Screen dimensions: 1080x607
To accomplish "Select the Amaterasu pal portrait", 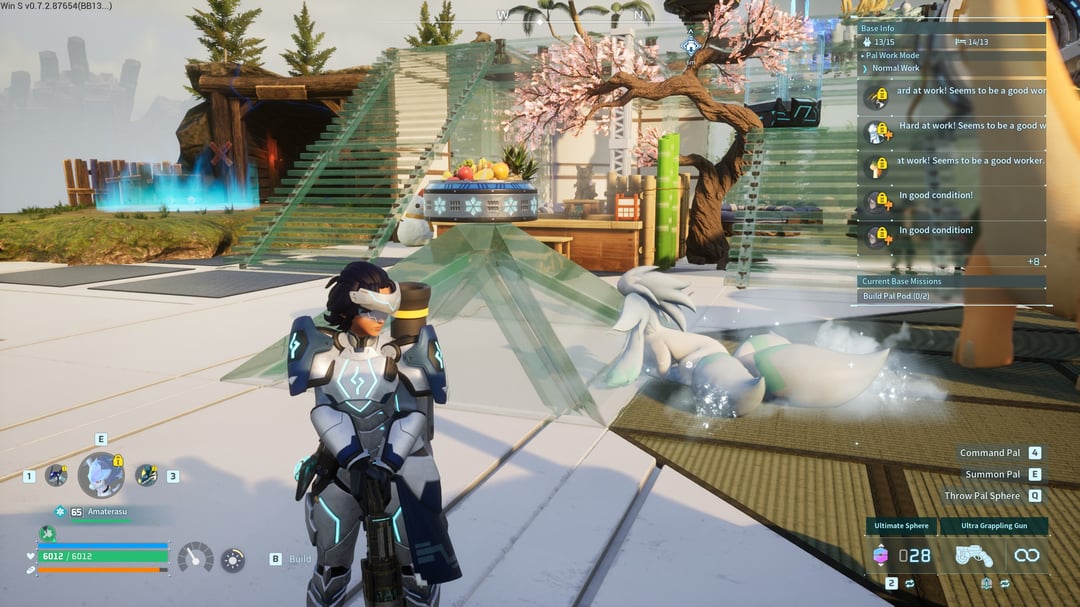I will [x=101, y=474].
